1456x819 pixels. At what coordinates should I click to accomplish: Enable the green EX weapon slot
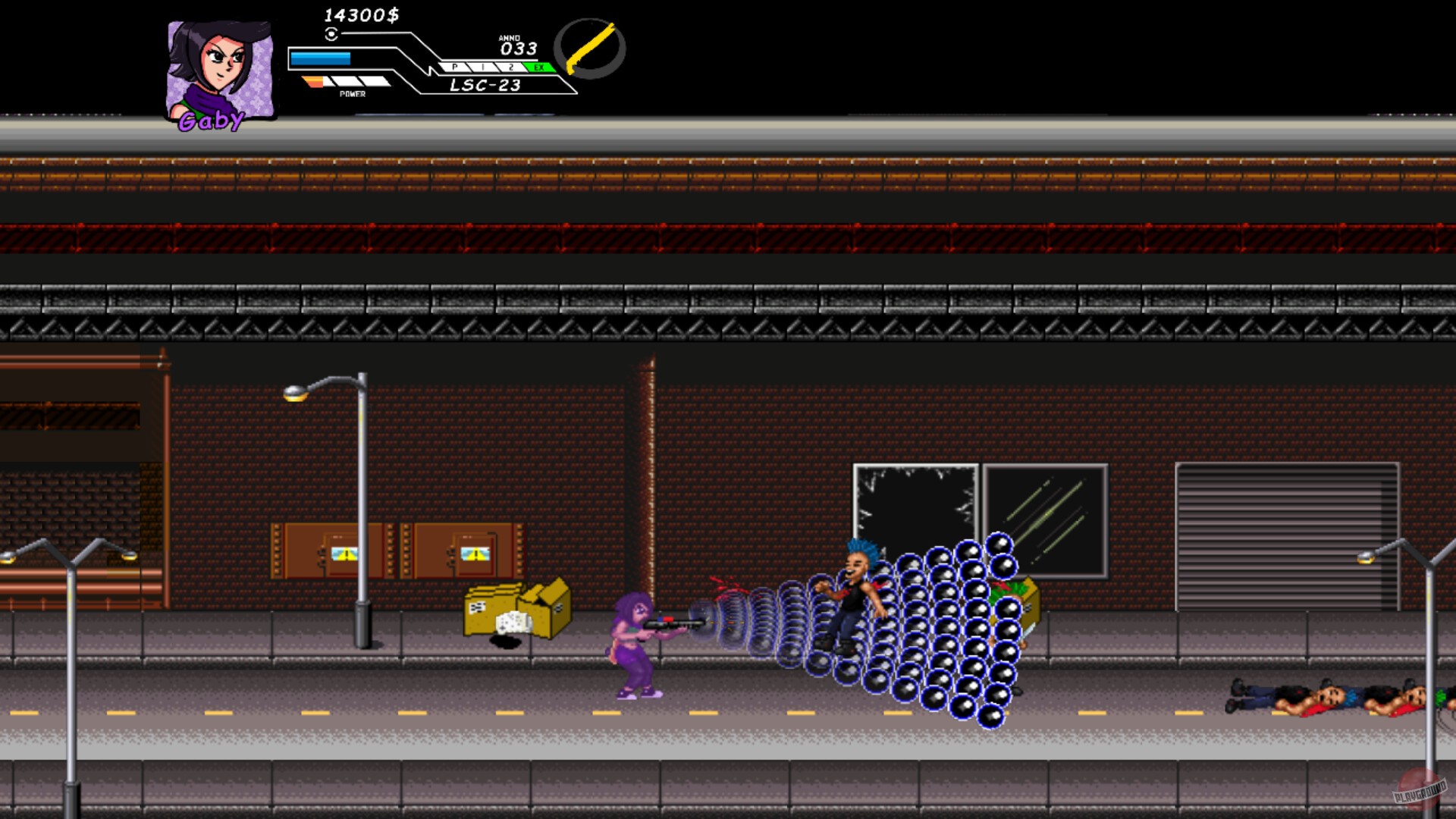pos(539,68)
